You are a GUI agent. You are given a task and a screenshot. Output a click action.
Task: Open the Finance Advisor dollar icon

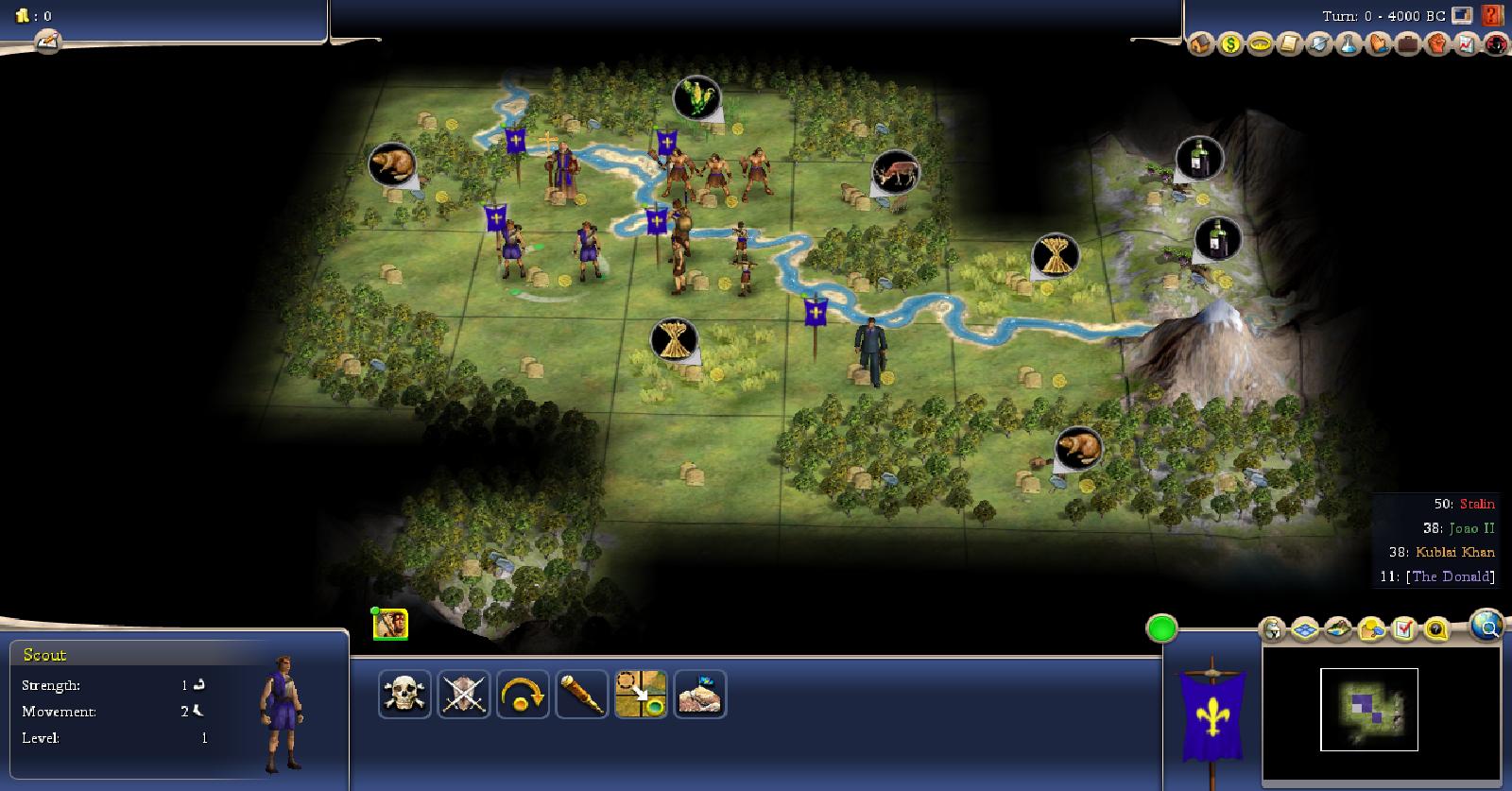pos(1229,43)
